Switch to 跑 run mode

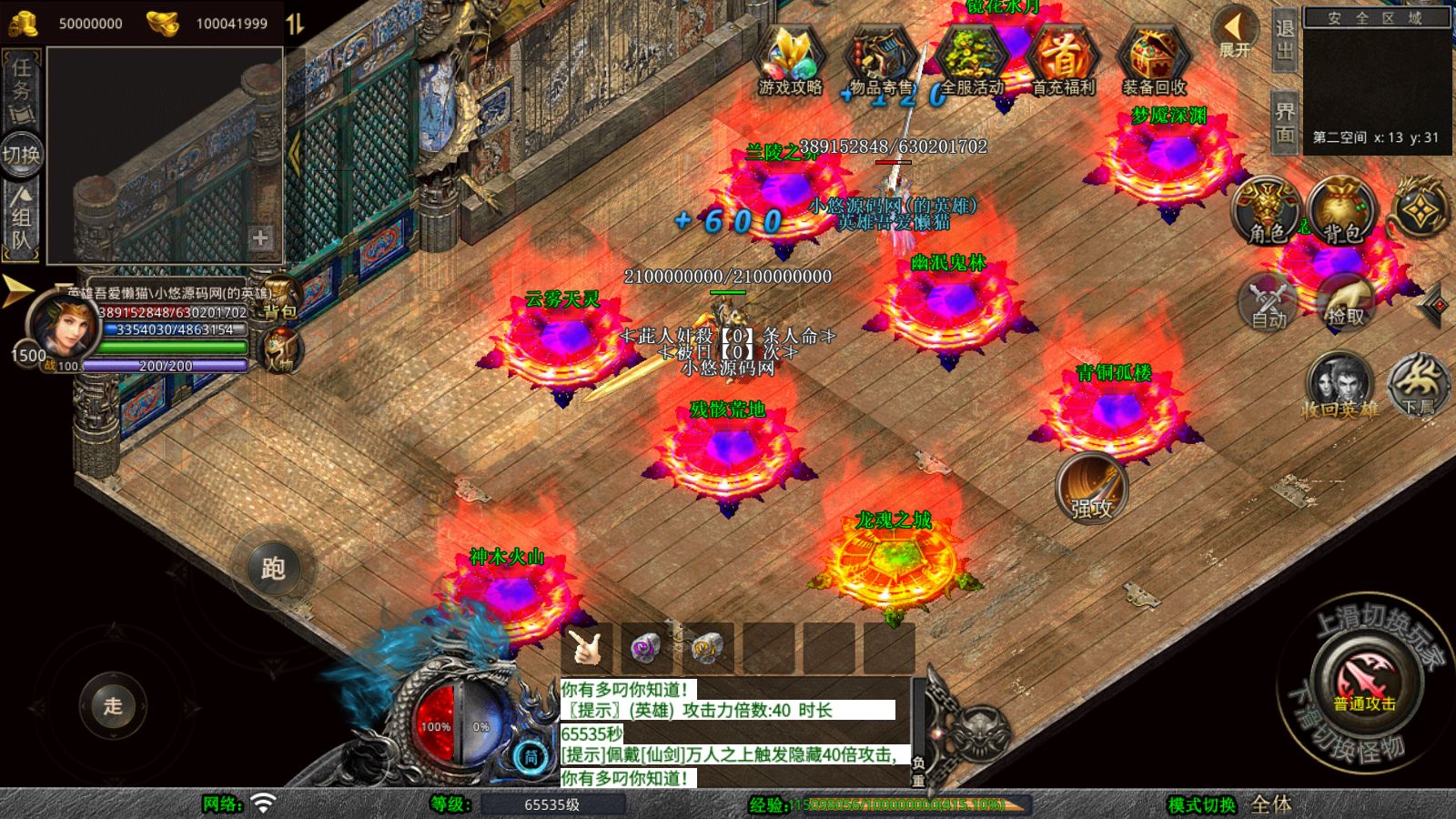point(273,569)
